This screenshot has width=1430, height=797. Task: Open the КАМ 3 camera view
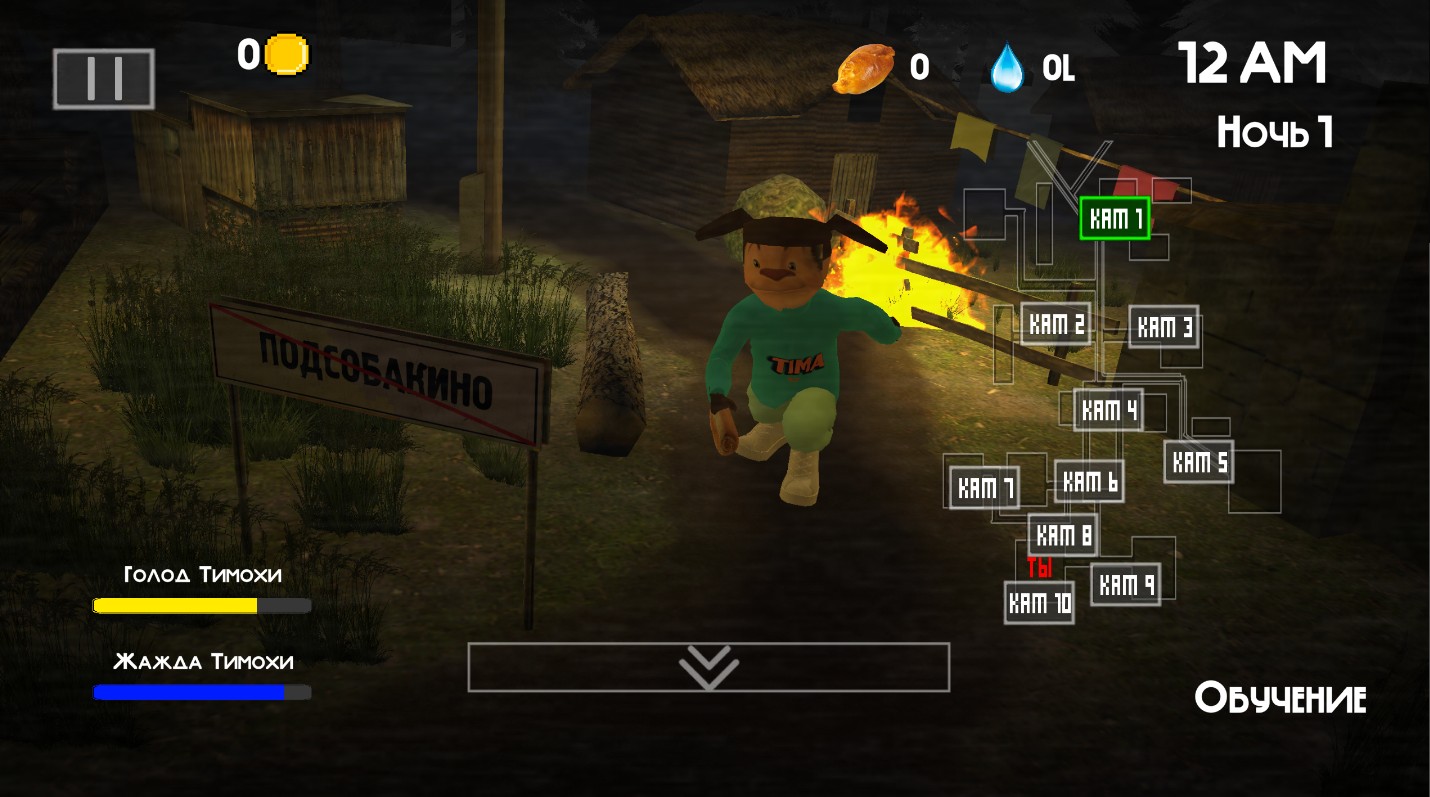tap(1164, 327)
